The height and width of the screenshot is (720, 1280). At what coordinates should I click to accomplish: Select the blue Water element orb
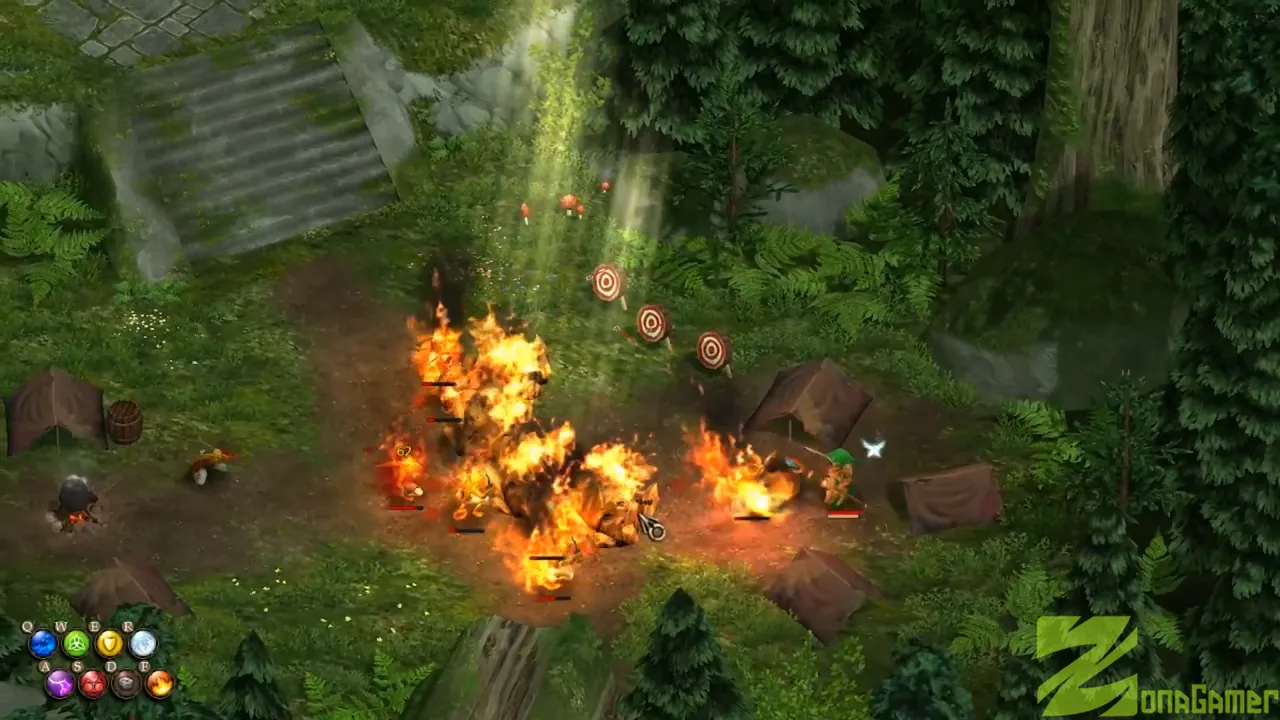[x=42, y=644]
